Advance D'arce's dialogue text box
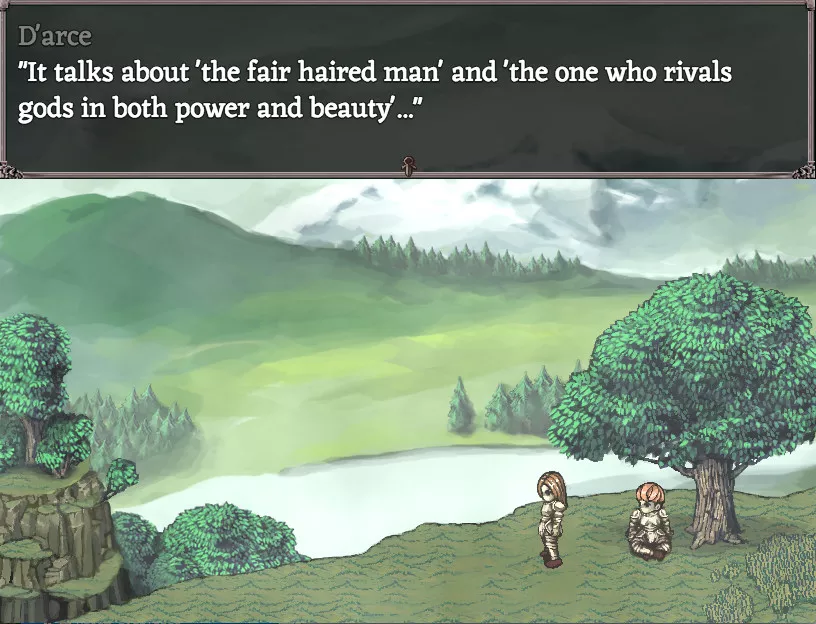The height and width of the screenshot is (624, 816). (408, 90)
